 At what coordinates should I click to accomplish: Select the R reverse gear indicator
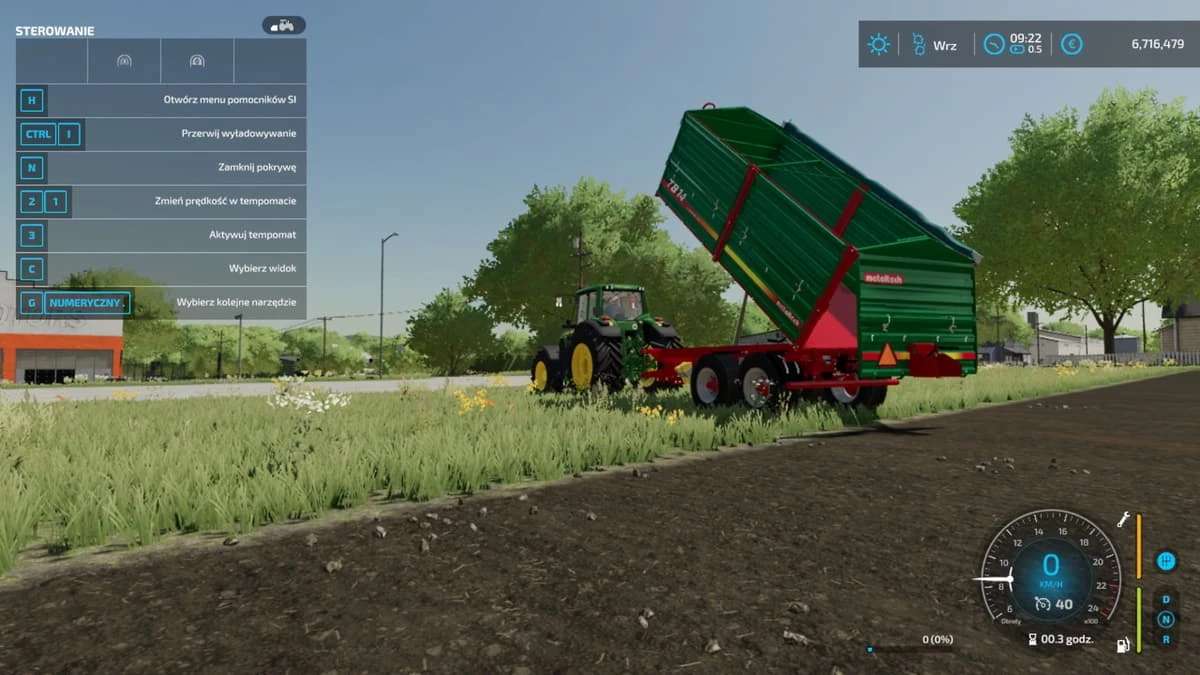coord(1165,638)
